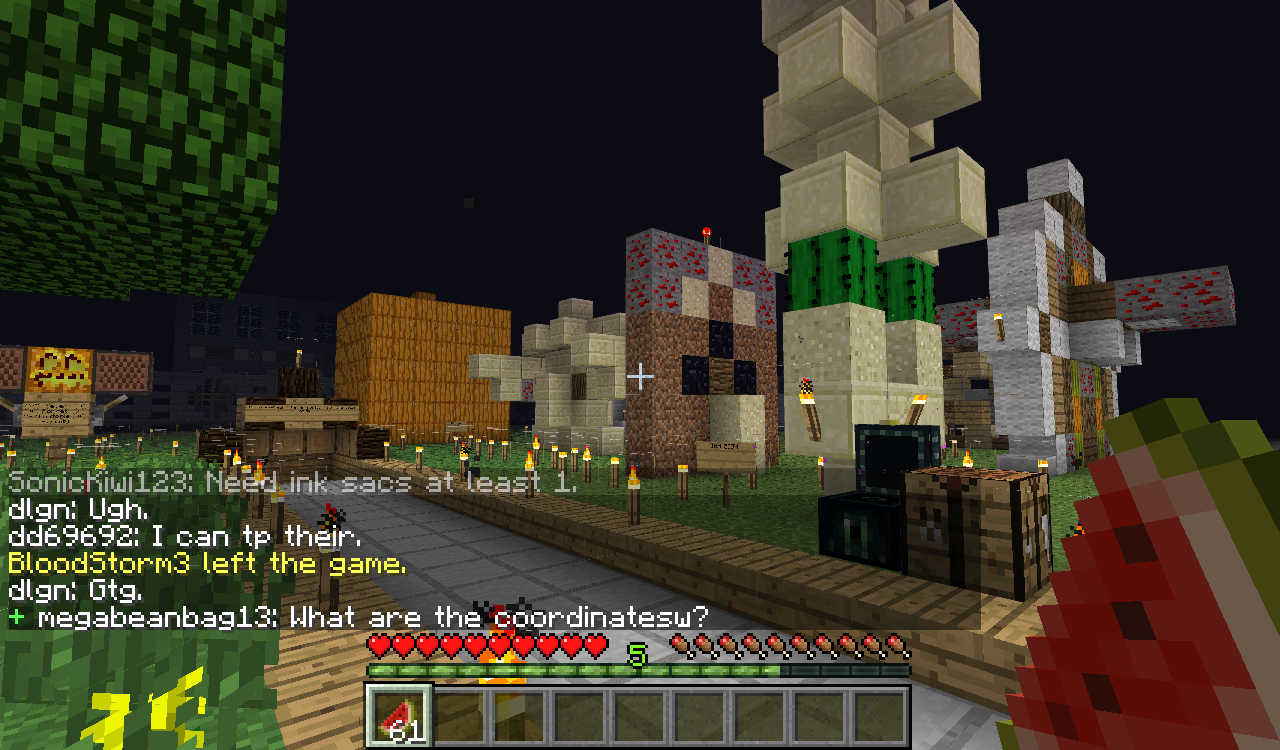Click SonicKiwi123's ink sacs chat message

coord(290,484)
